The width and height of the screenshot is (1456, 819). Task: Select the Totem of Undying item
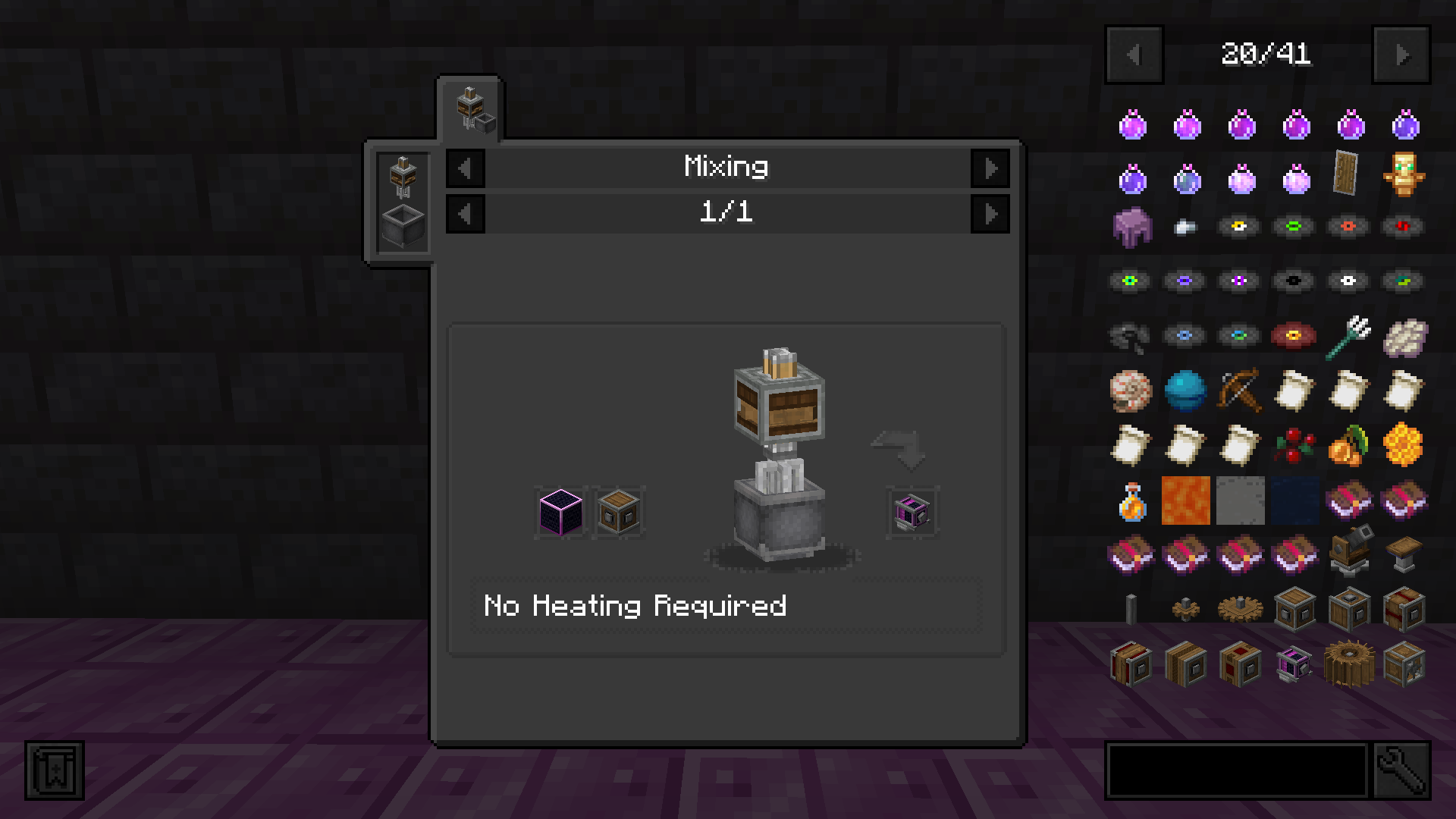pyautogui.click(x=1404, y=174)
